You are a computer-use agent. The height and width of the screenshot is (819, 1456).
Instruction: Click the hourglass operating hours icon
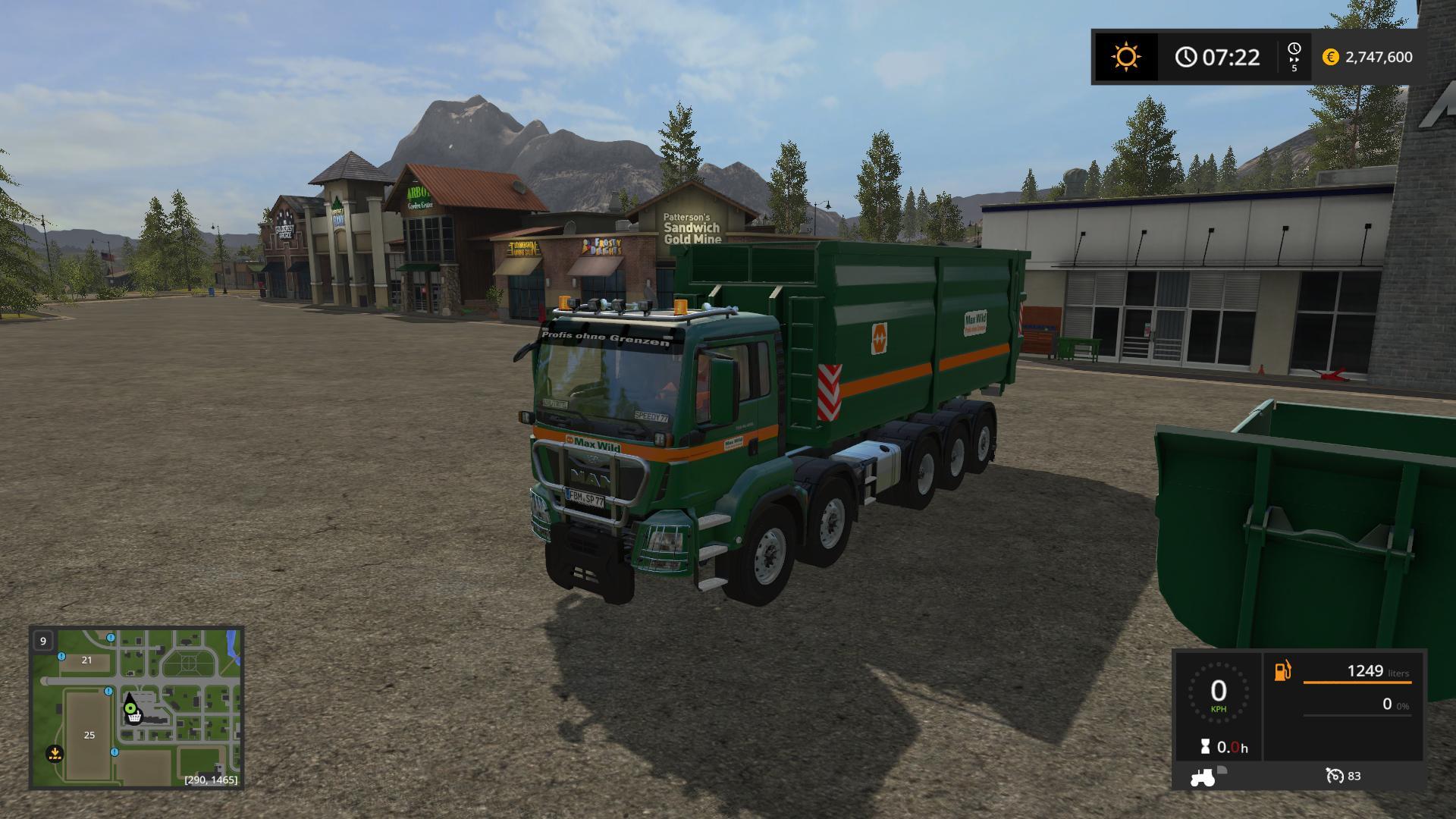[x=1205, y=747]
